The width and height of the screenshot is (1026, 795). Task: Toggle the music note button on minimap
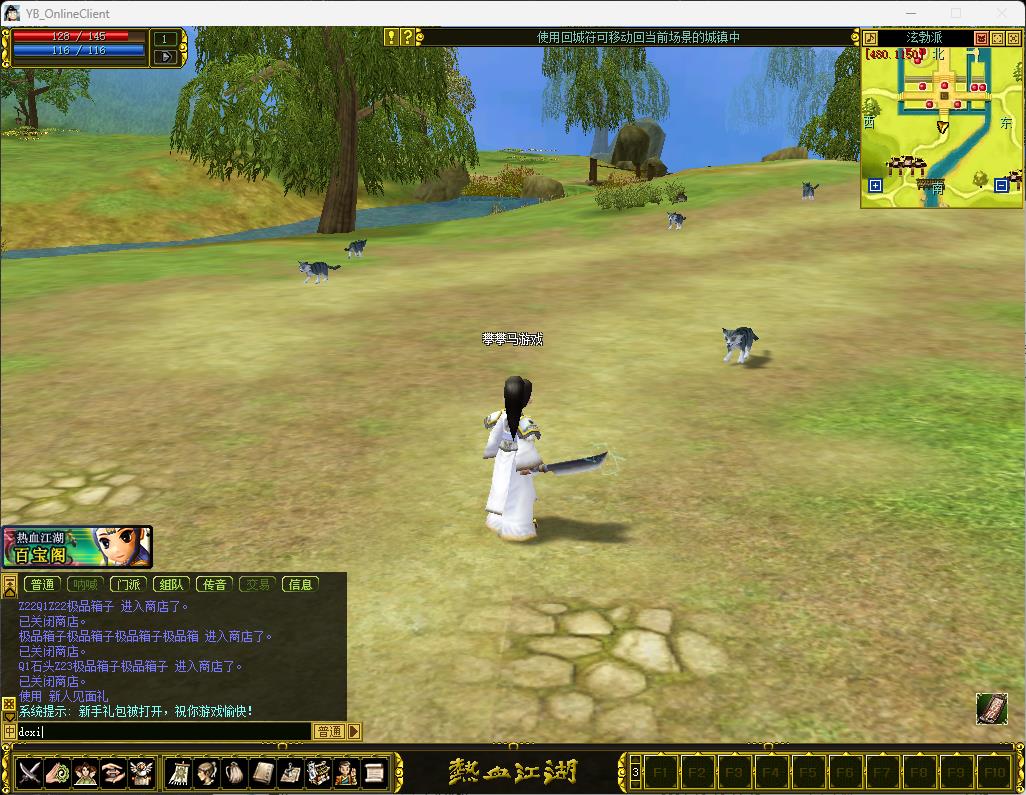(871, 38)
